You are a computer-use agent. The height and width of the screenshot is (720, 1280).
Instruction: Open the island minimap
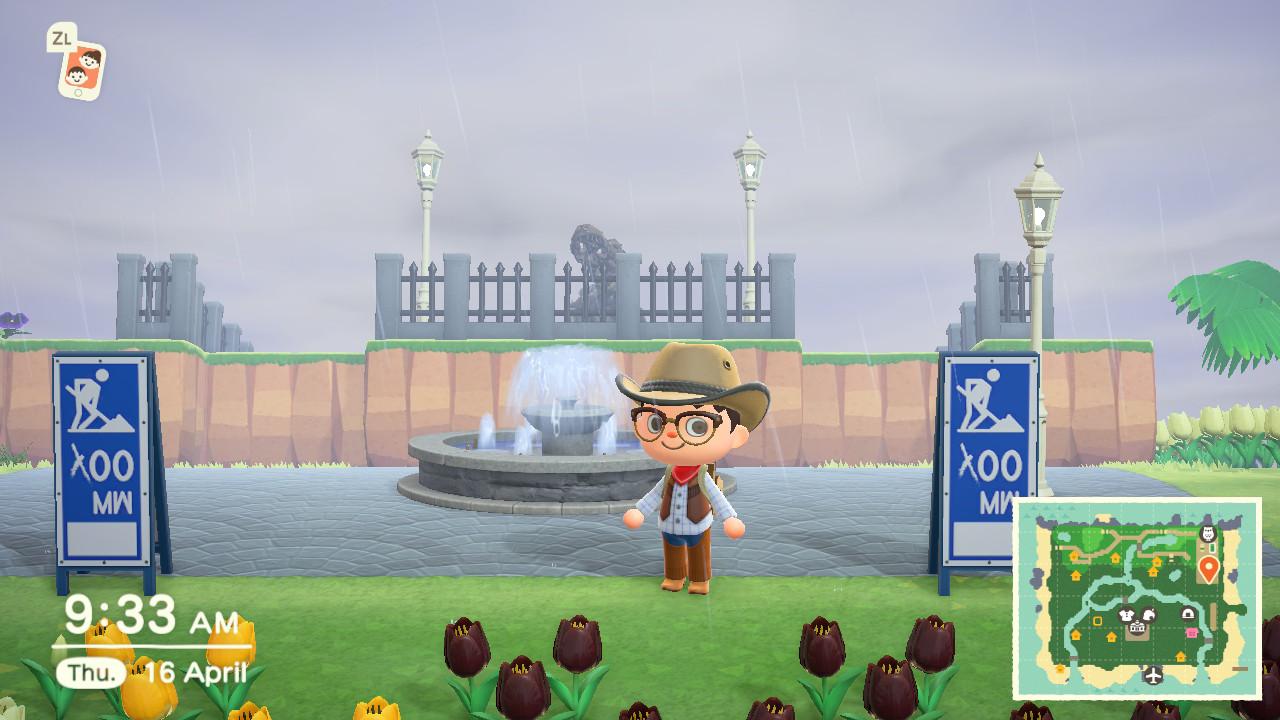point(1137,599)
